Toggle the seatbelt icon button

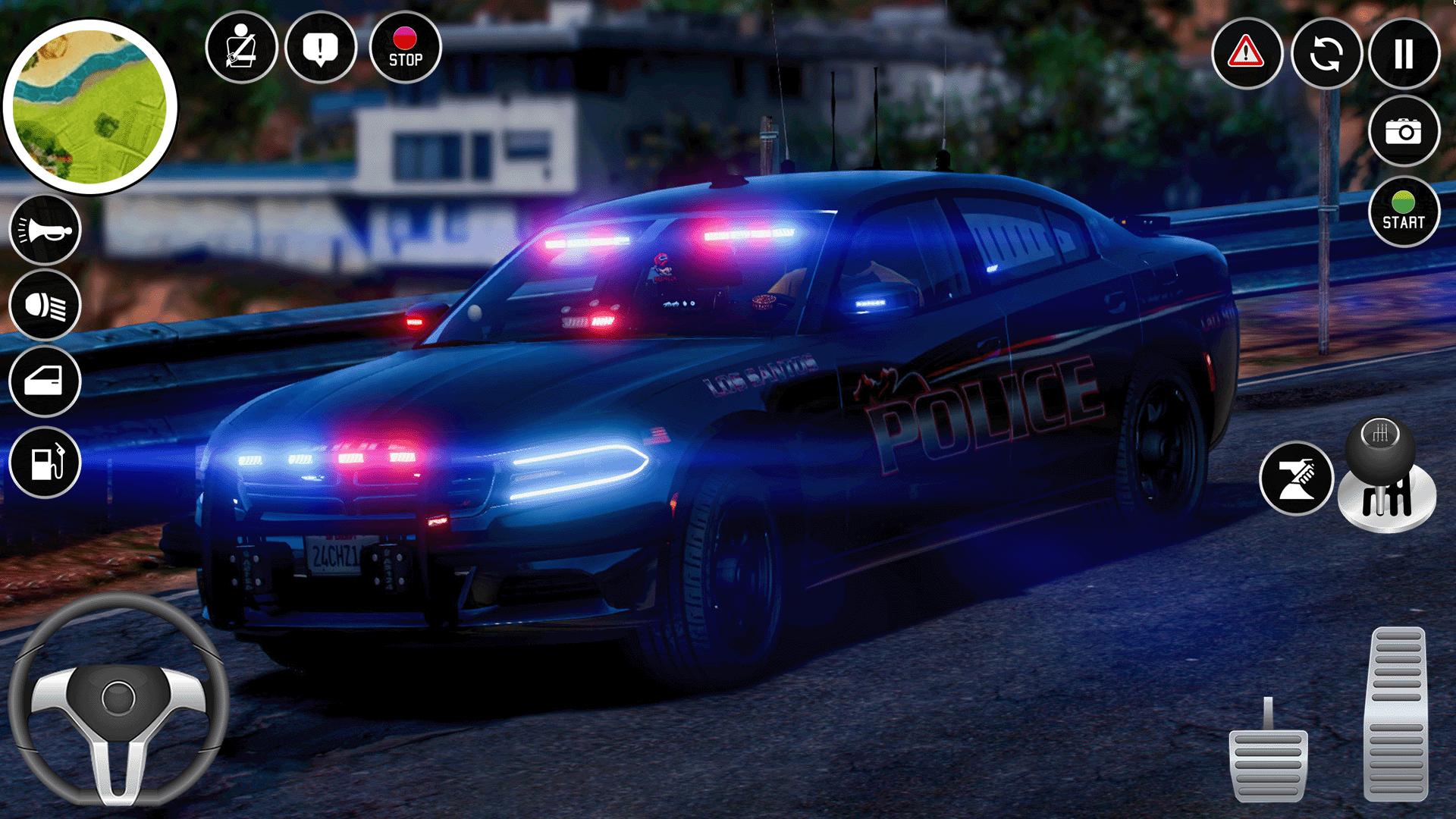[241, 49]
